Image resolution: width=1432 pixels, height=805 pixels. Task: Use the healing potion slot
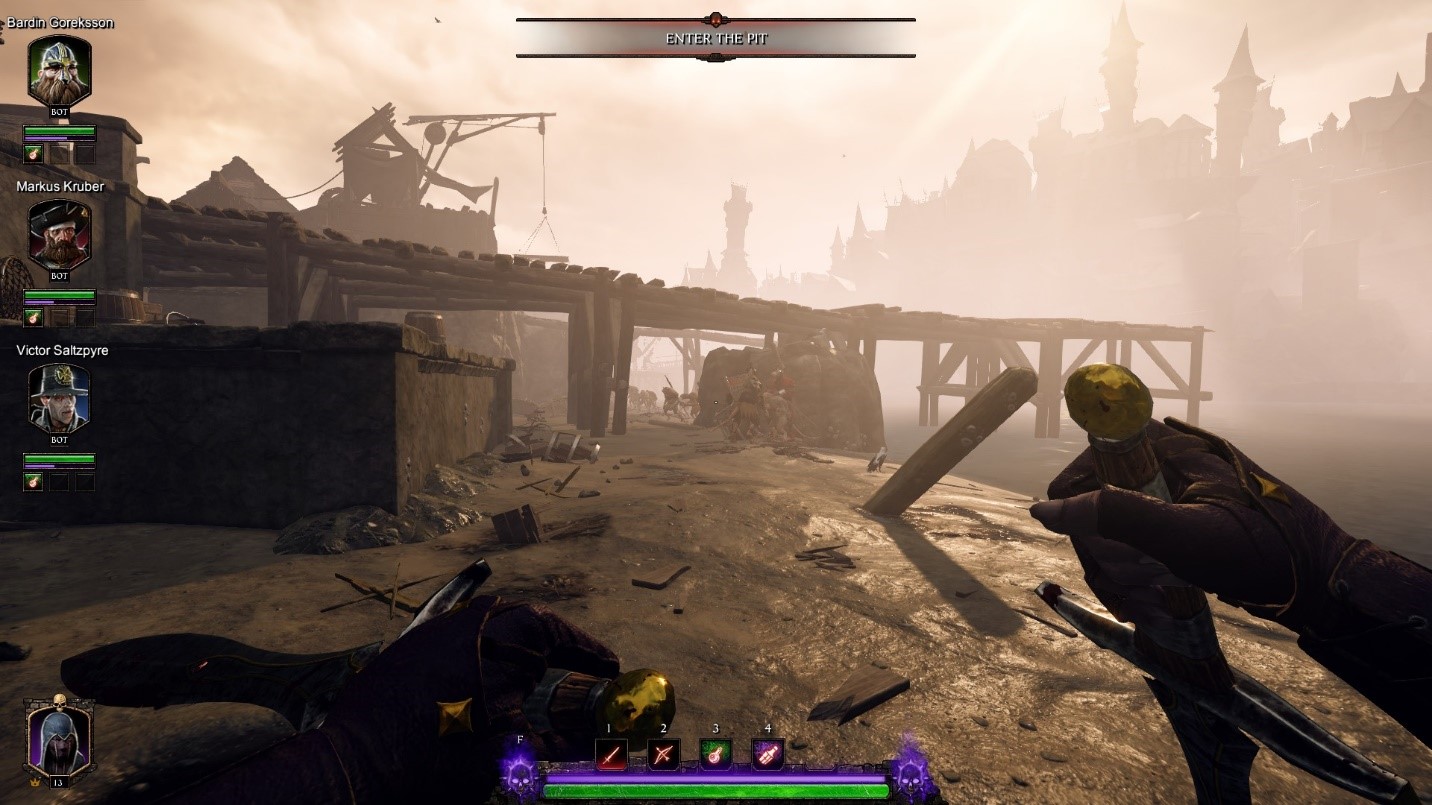click(716, 754)
